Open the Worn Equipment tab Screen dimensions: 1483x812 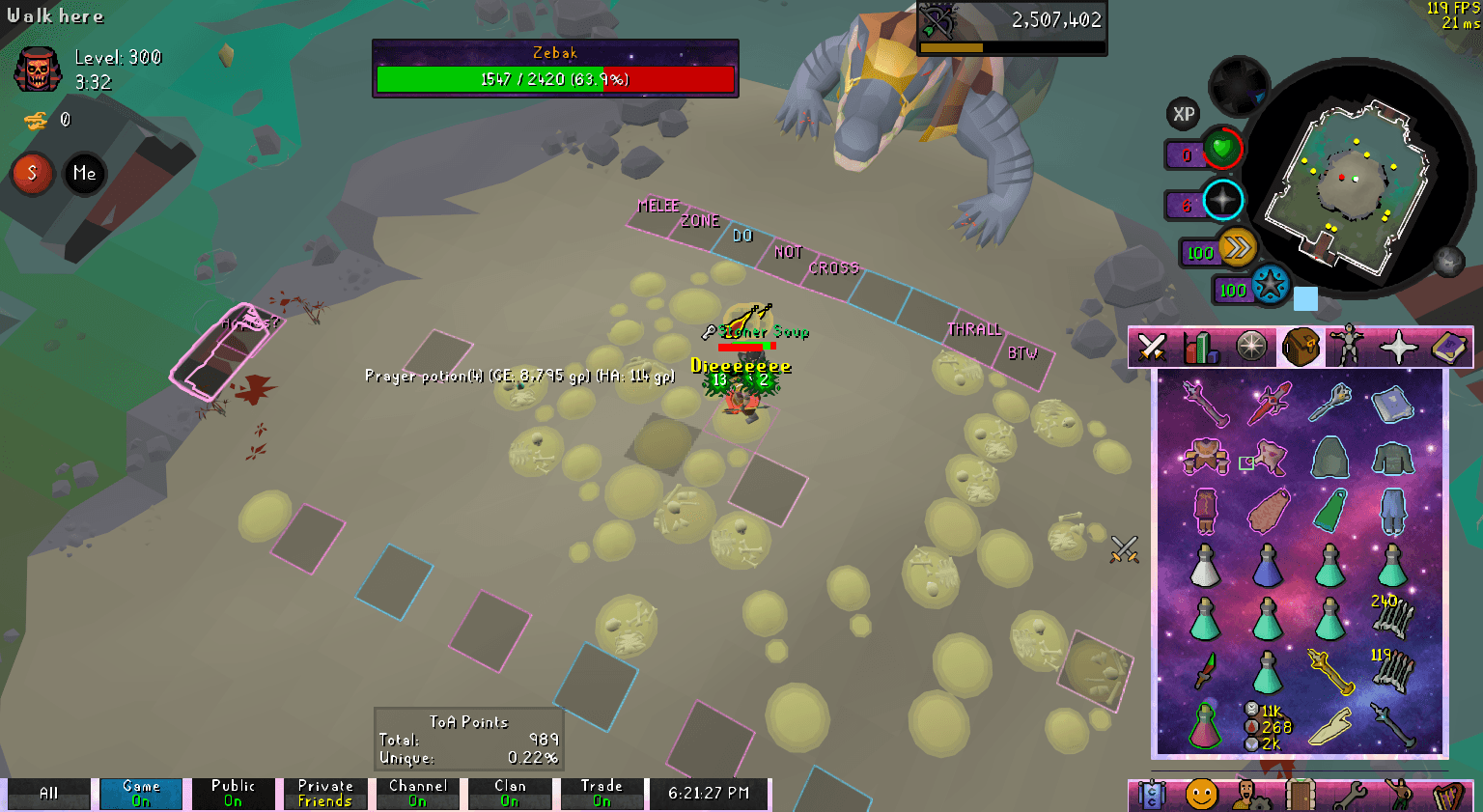pyautogui.click(x=1348, y=347)
